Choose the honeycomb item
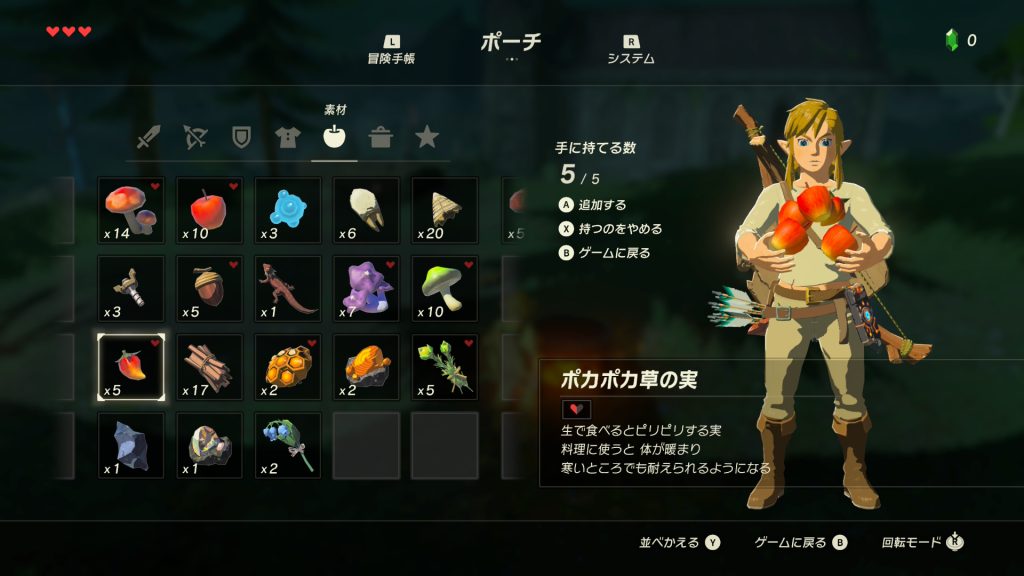This screenshot has width=1024, height=576. pyautogui.click(x=288, y=367)
